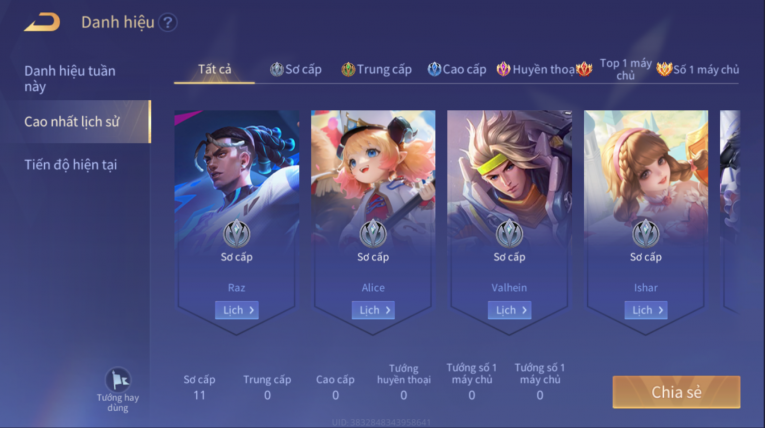This screenshot has width=765, height=428.
Task: Select Cao nhất lịch sử menu entry
Action: pyautogui.click(x=72, y=121)
